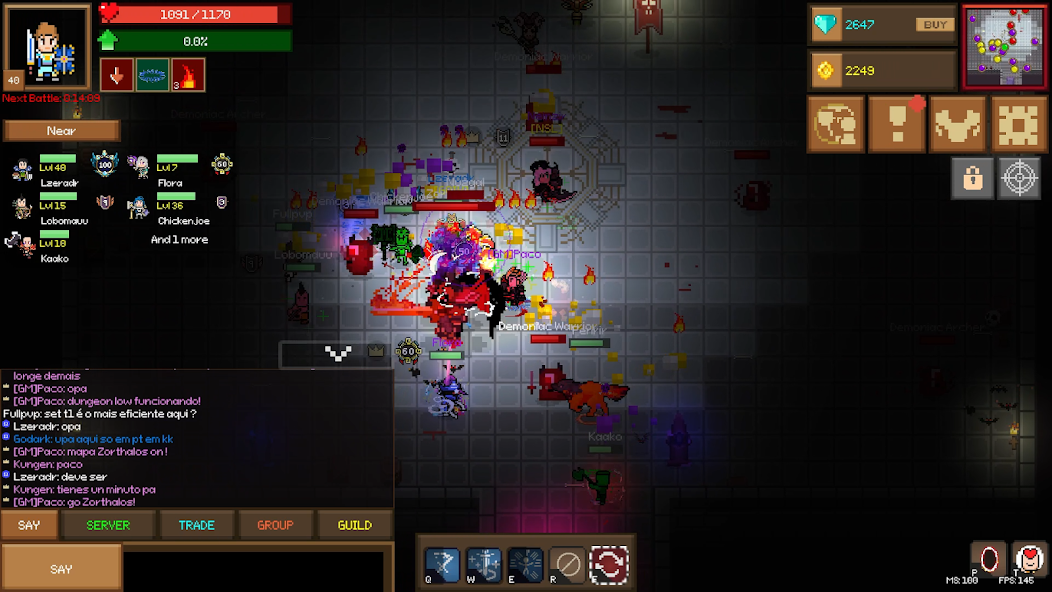
Task: Toggle the crosshair targeting button
Action: click(x=1019, y=178)
